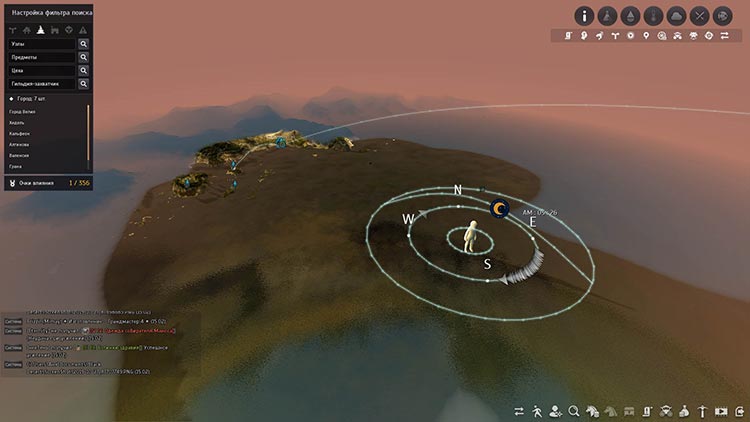
Task: Click the search button next to Предметы
Action: point(84,58)
